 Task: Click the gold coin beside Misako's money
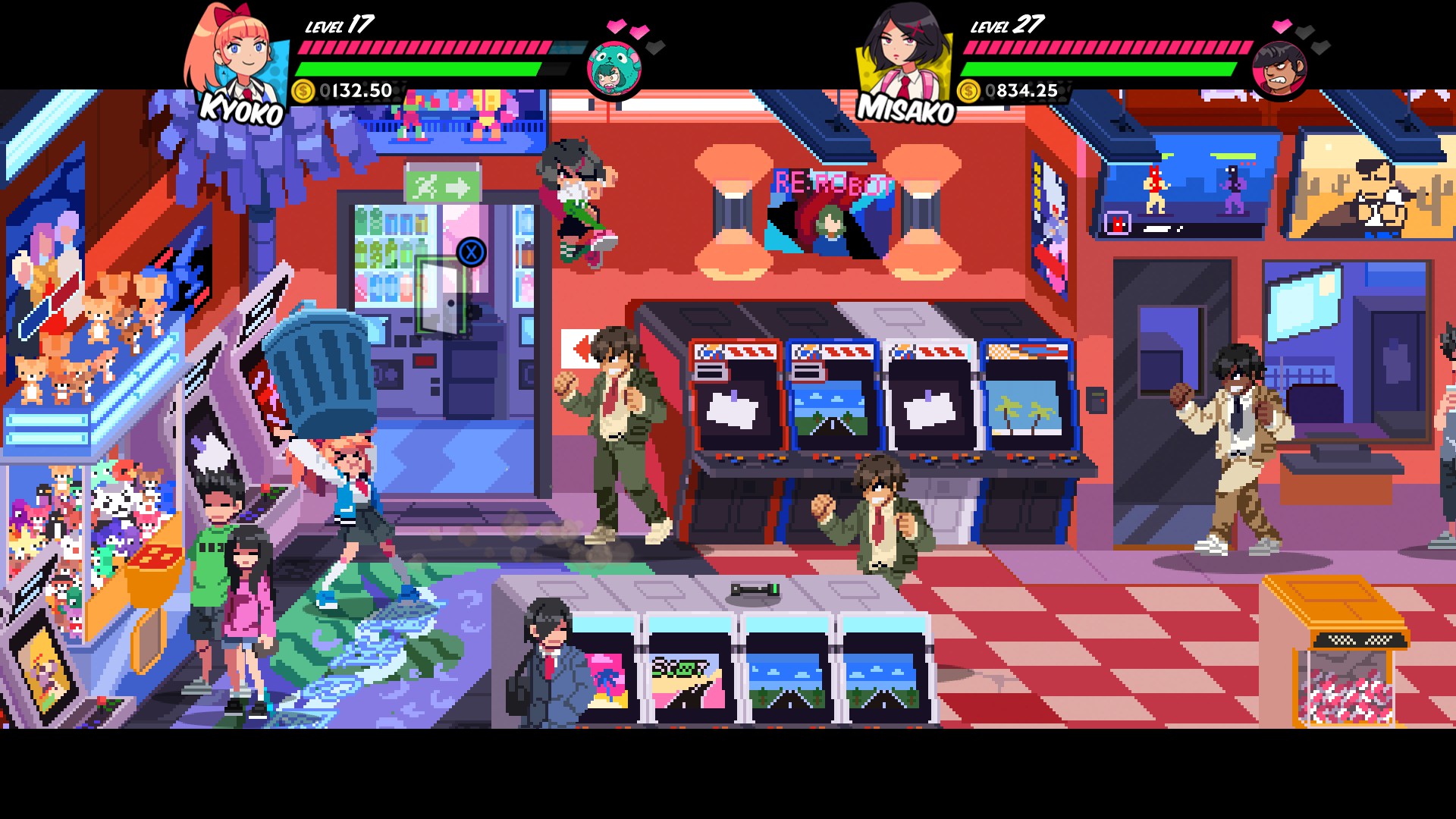[968, 91]
